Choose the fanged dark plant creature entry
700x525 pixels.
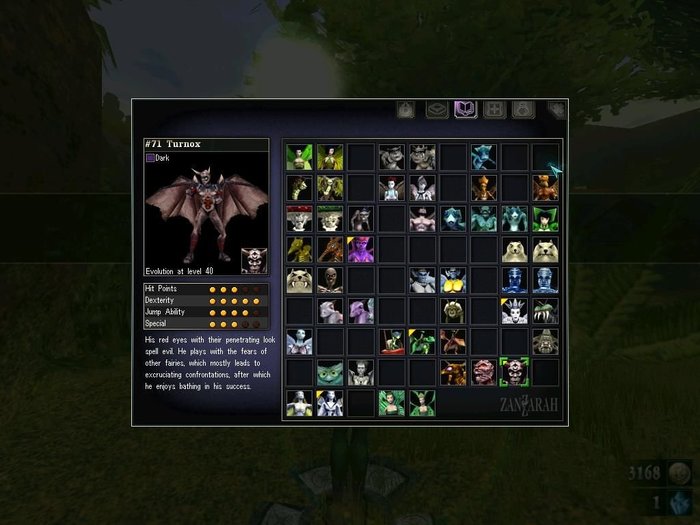545,311
